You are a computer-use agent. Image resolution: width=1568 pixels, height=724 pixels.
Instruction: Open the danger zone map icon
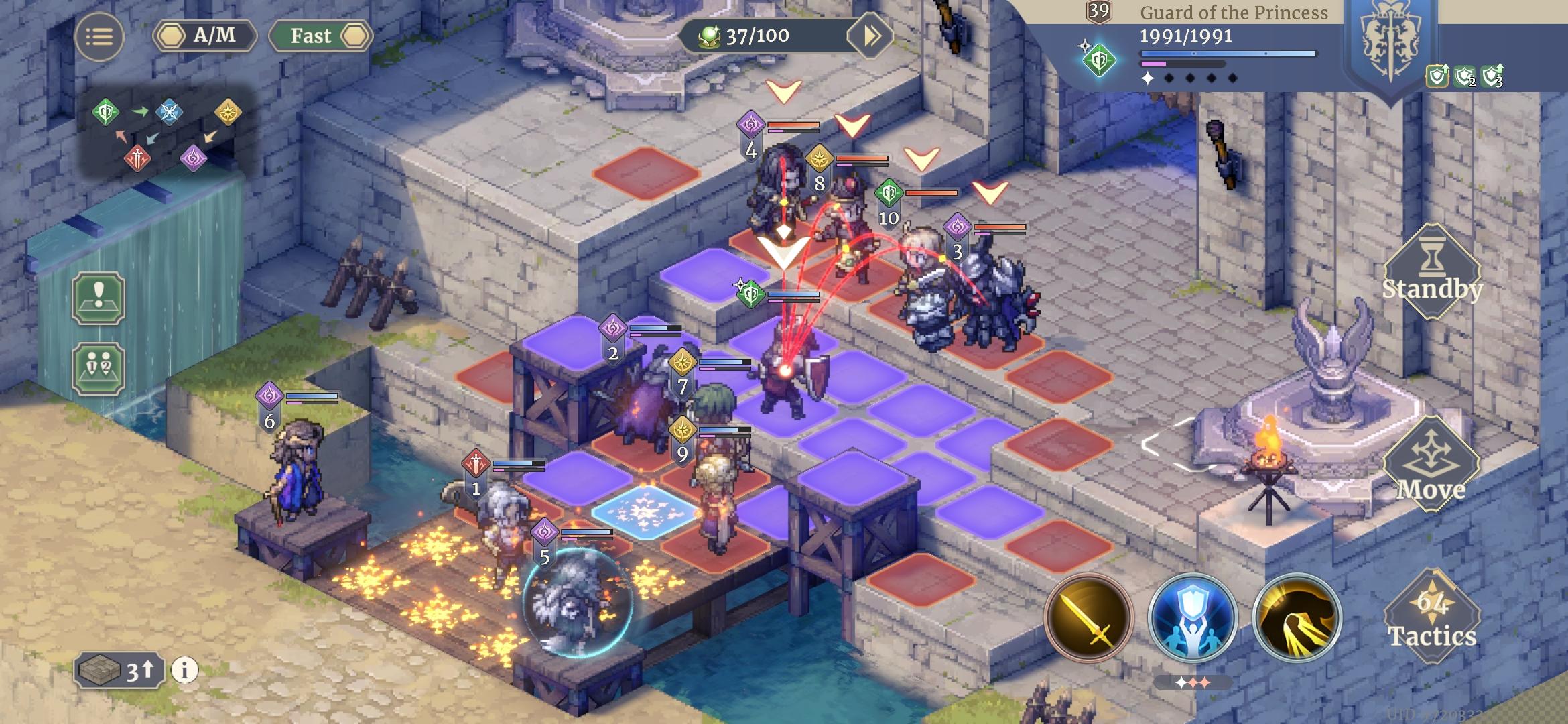[x=98, y=299]
